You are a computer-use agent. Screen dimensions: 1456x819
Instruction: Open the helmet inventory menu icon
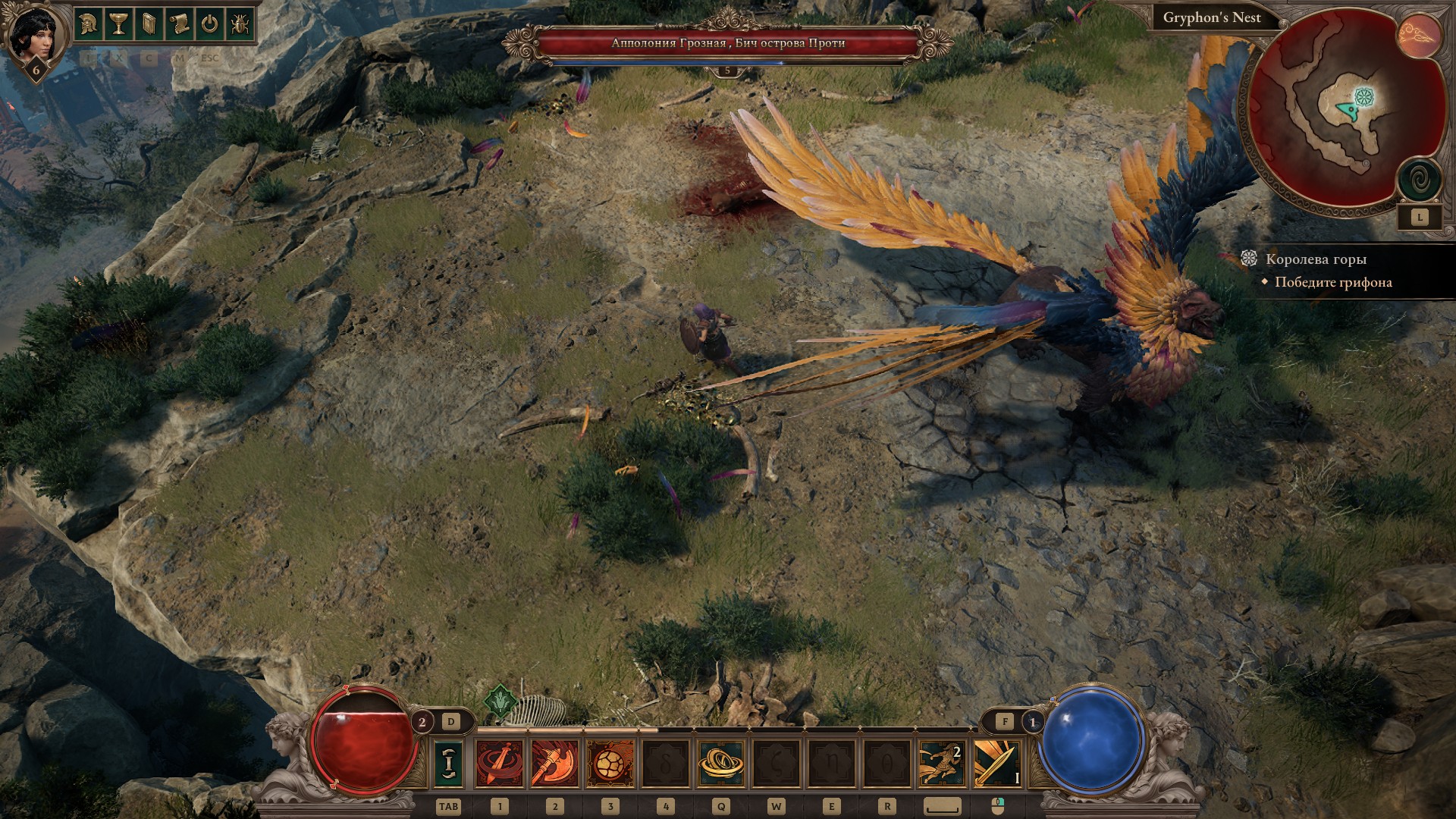[x=89, y=24]
